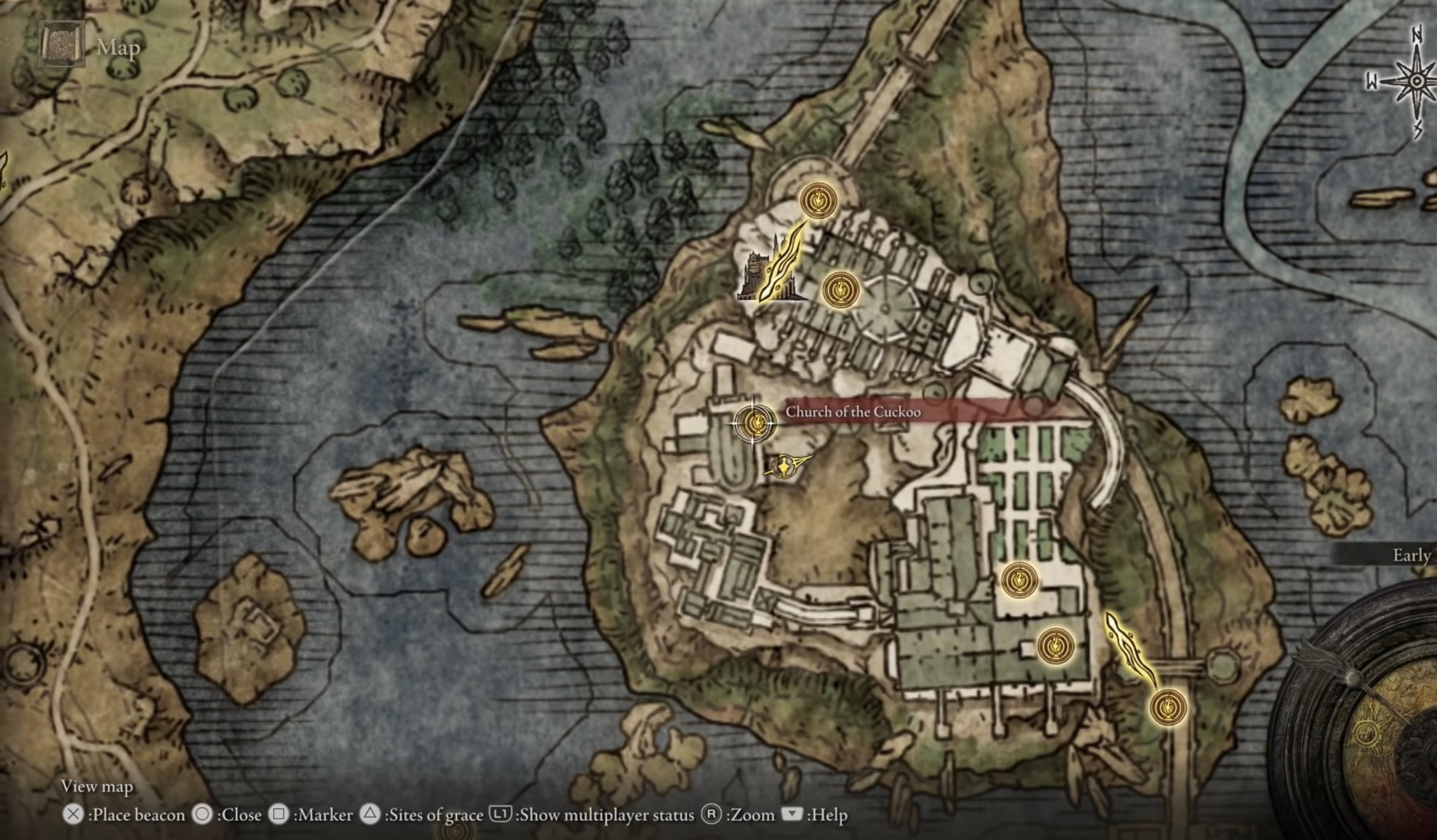Image resolution: width=1437 pixels, height=840 pixels.
Task: Click the compass rose
Action: (1416, 81)
